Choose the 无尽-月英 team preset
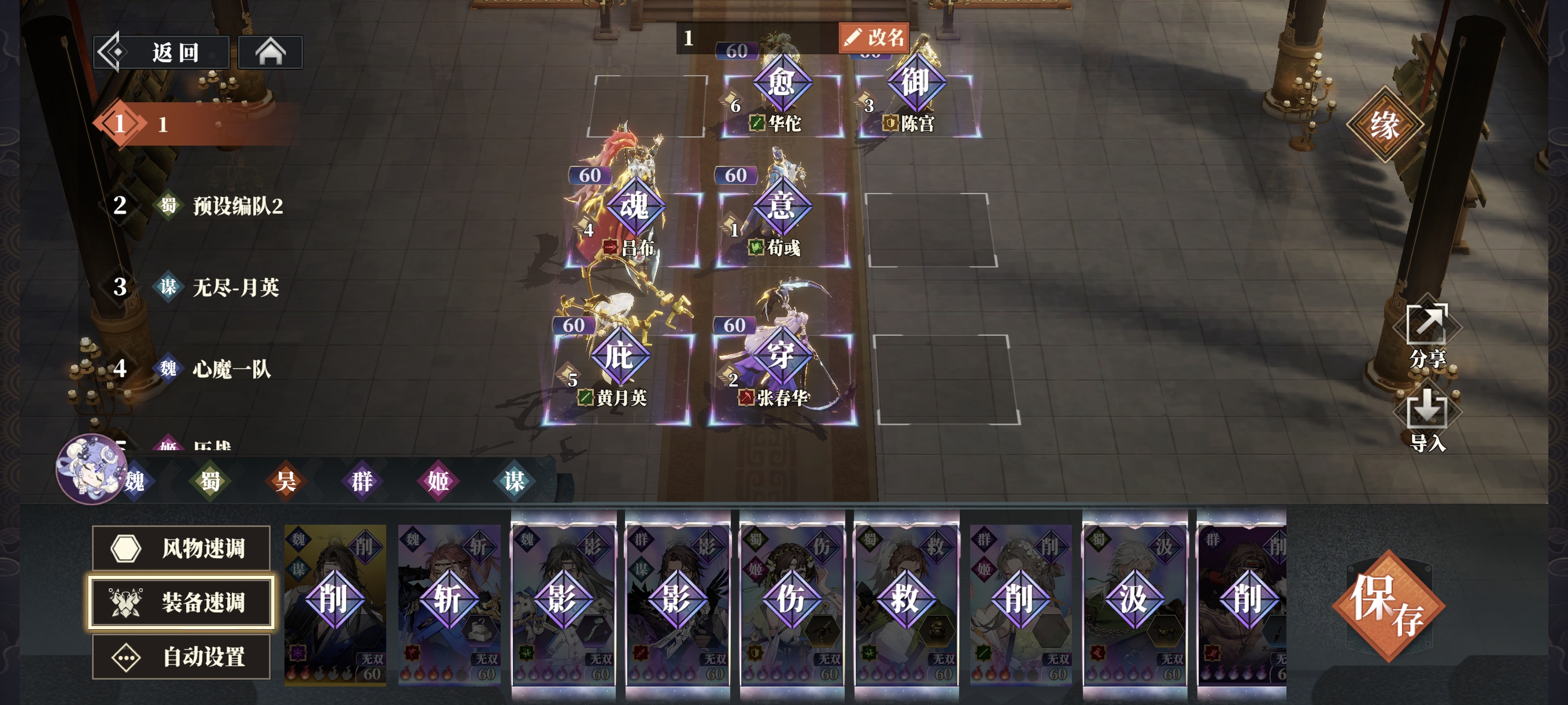This screenshot has width=1568, height=705. (x=235, y=287)
